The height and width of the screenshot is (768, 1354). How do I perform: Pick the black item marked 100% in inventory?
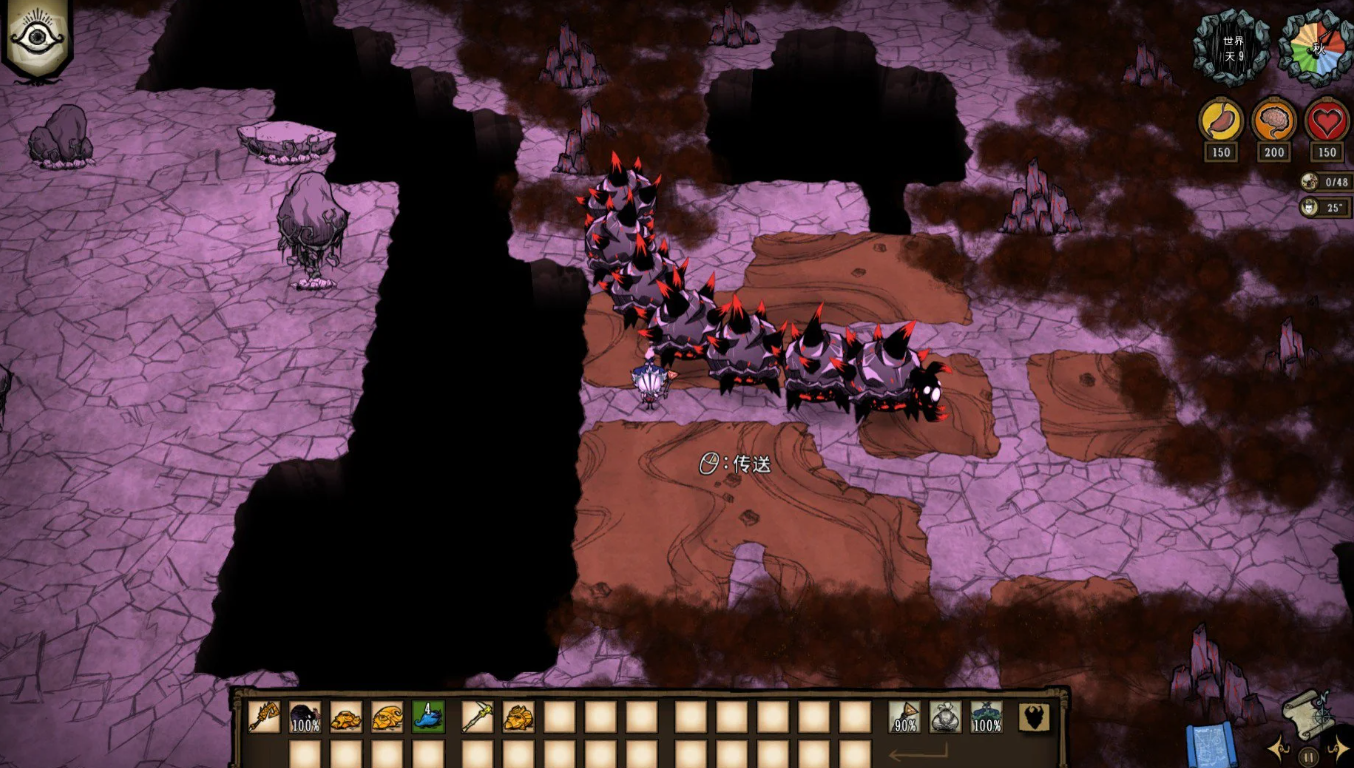coord(305,716)
